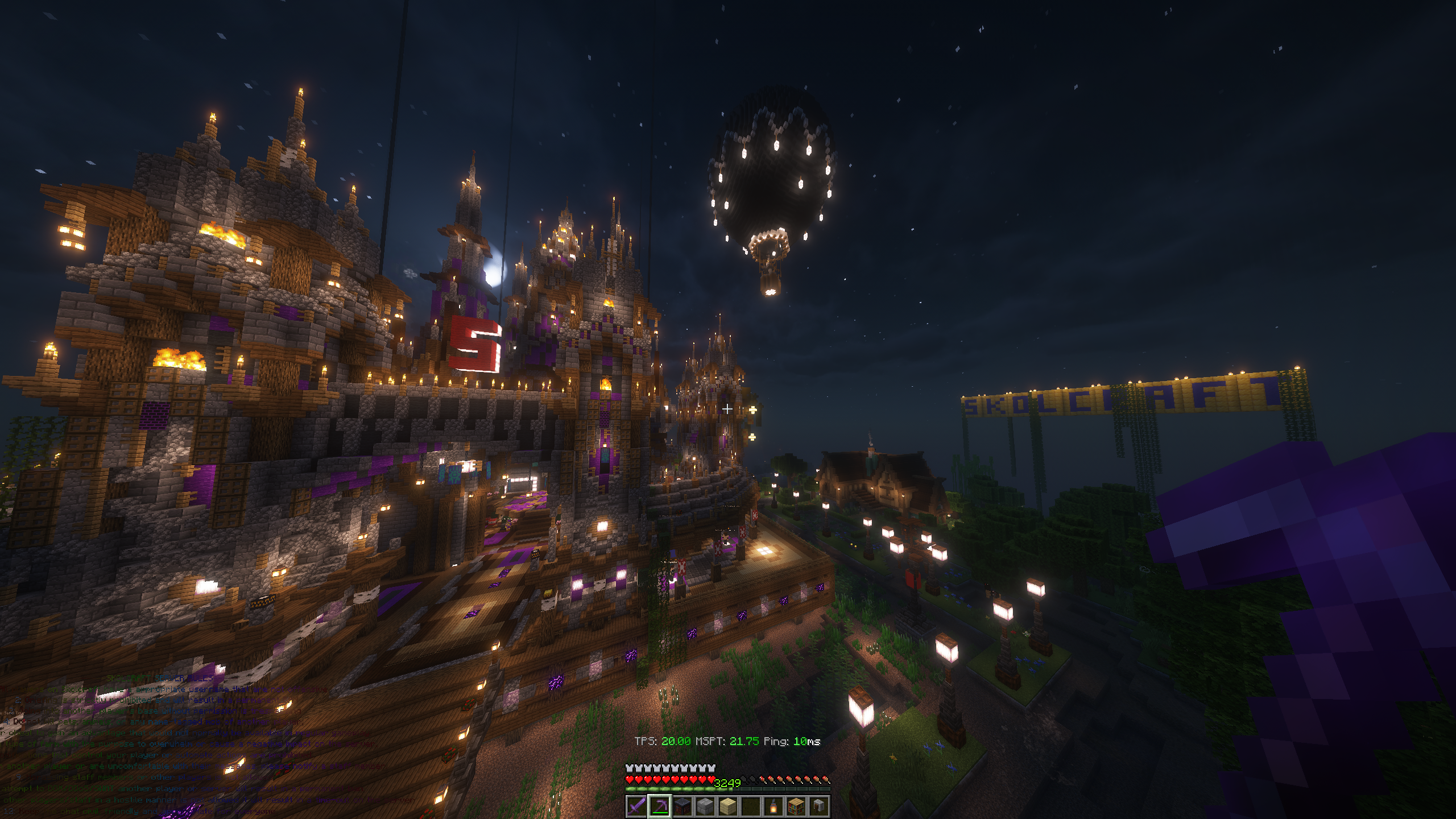Image resolution: width=1456 pixels, height=819 pixels.
Task: Select the grindstone hotbar slot
Action: (x=818, y=806)
